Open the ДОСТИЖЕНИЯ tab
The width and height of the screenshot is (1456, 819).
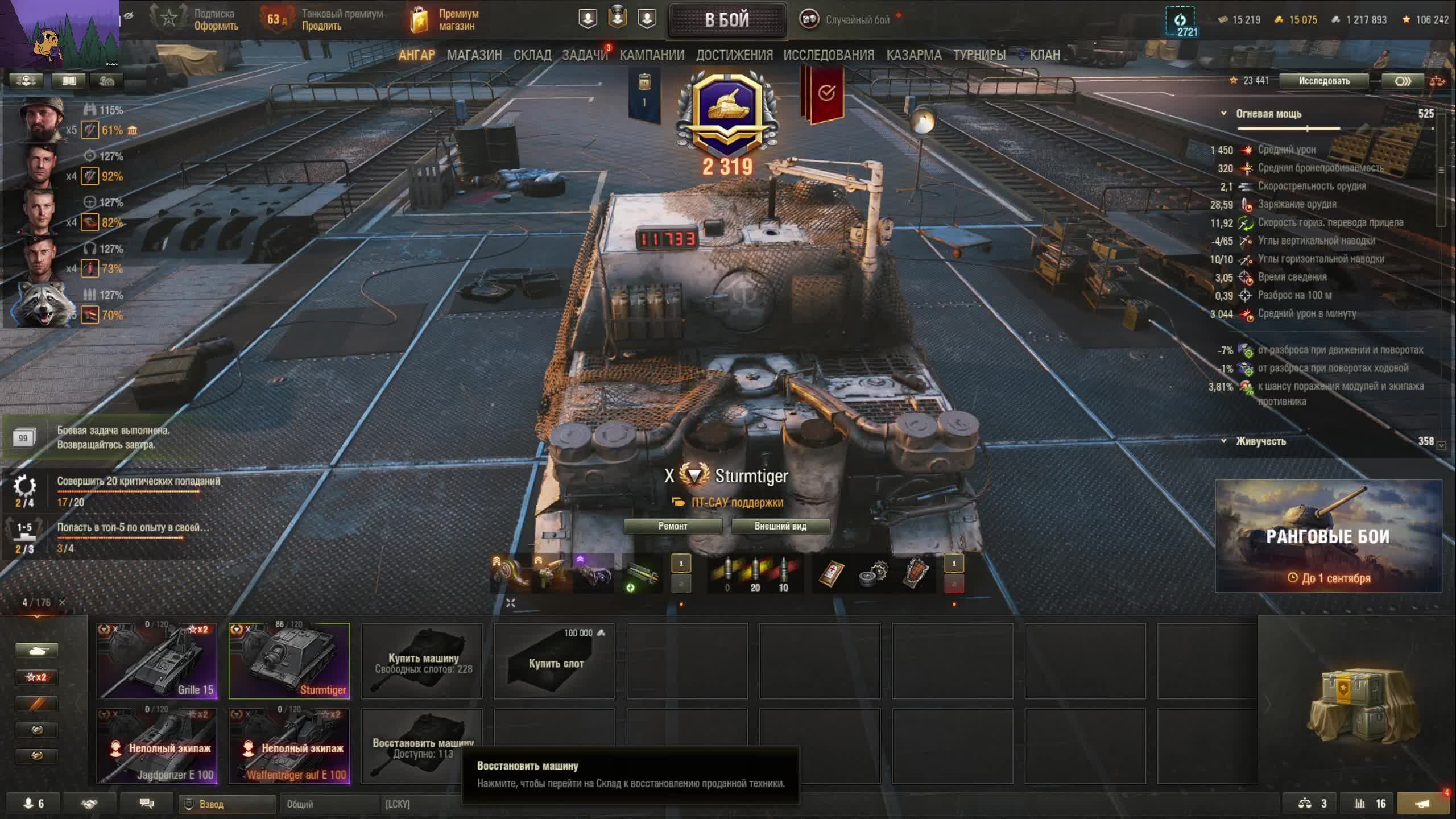coord(734,55)
